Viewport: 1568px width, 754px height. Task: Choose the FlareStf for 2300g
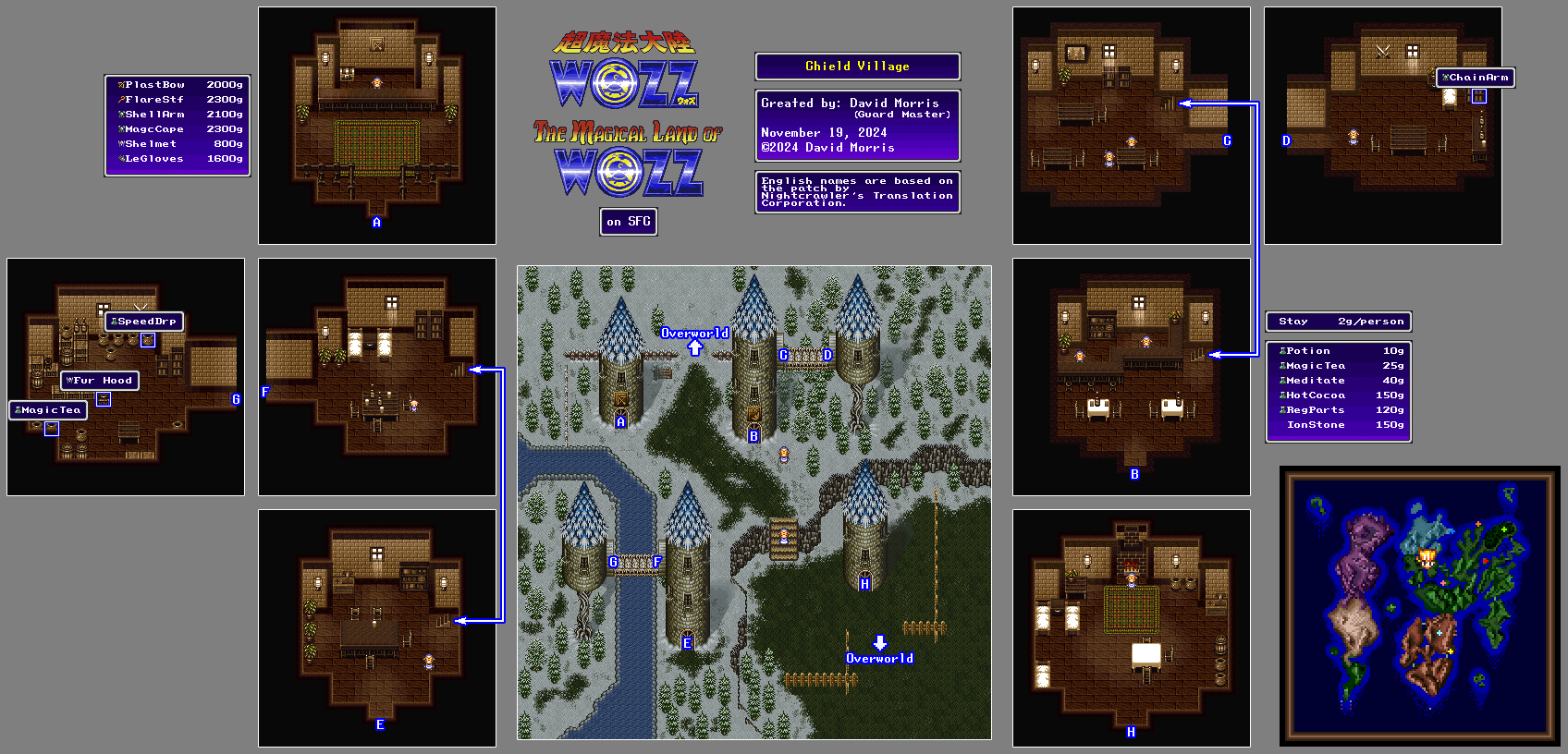point(178,100)
